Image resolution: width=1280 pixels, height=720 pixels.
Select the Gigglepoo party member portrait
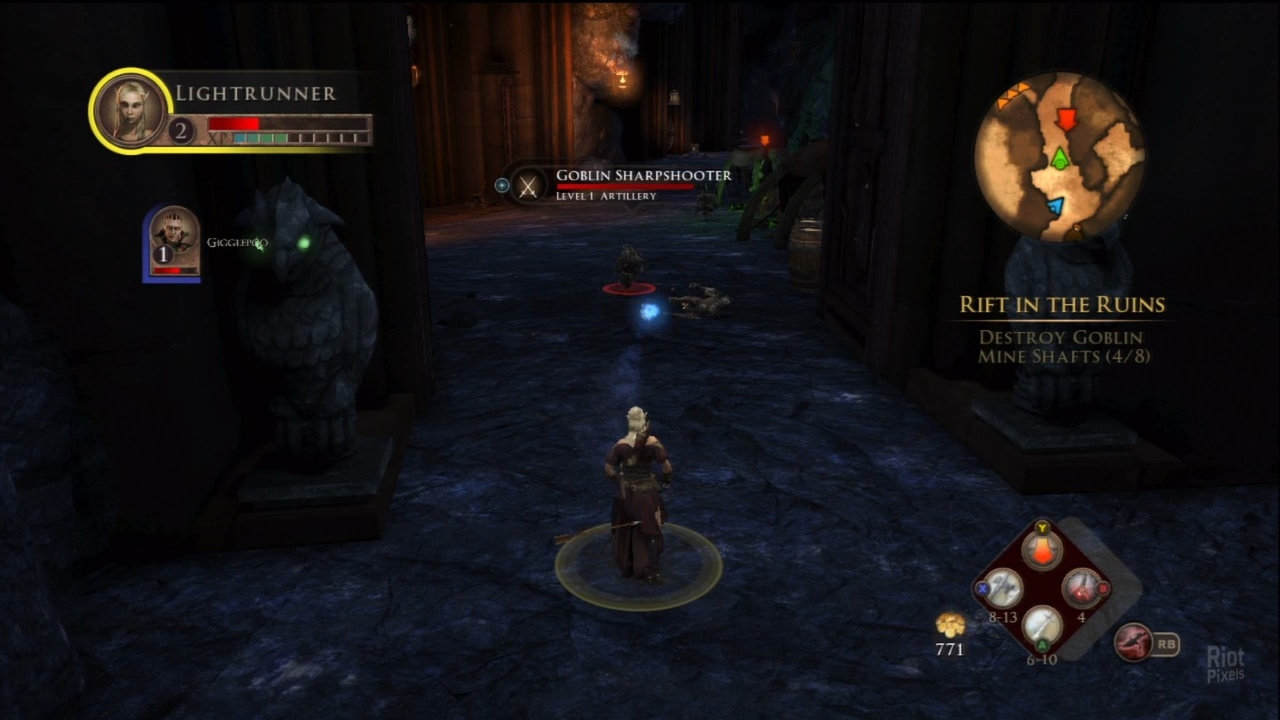pyautogui.click(x=174, y=243)
